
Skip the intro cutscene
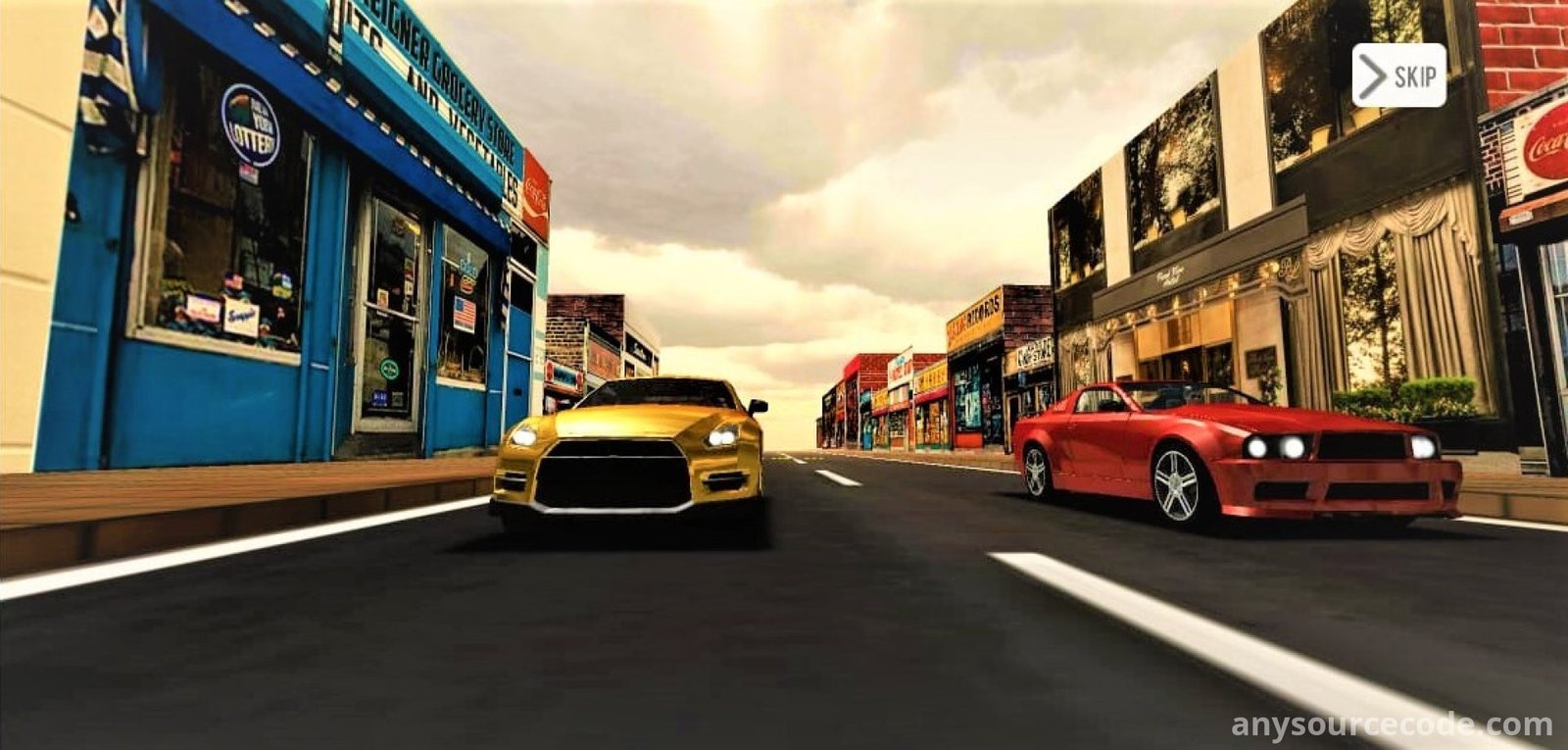pyautogui.click(x=1398, y=75)
